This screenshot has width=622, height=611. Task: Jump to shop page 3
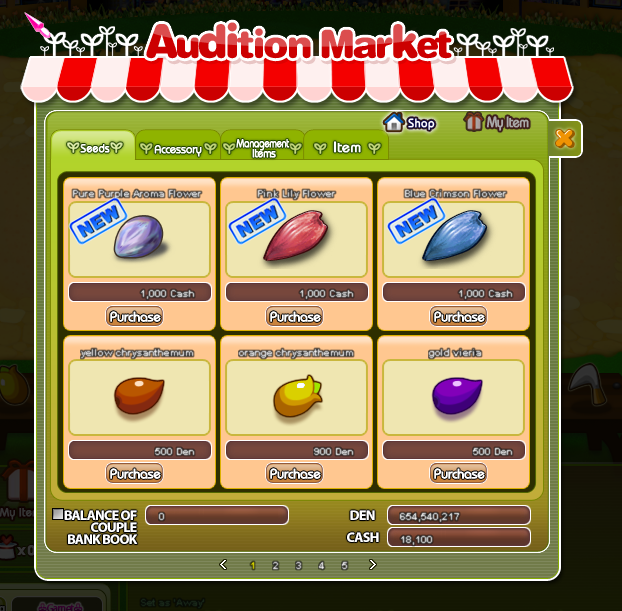(298, 565)
